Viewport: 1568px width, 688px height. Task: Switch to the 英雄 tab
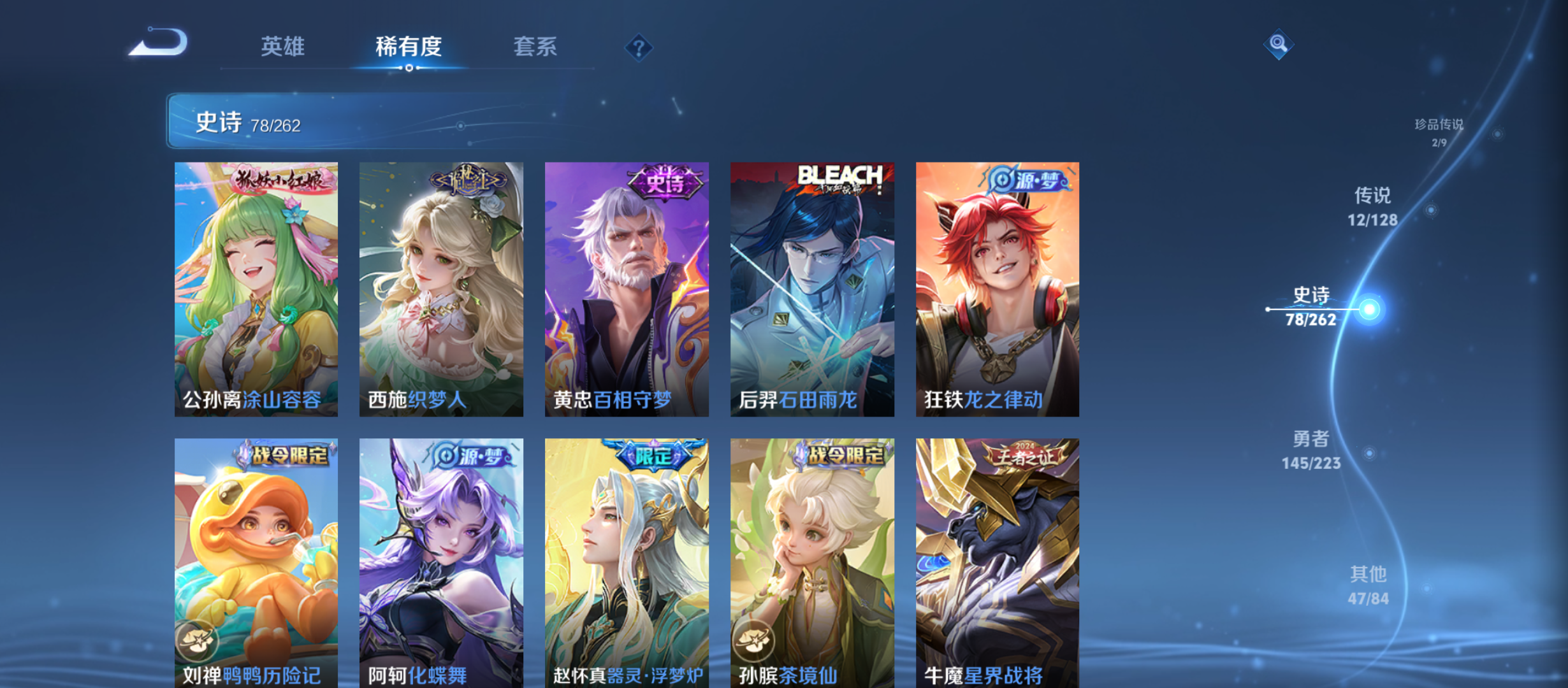[x=284, y=47]
